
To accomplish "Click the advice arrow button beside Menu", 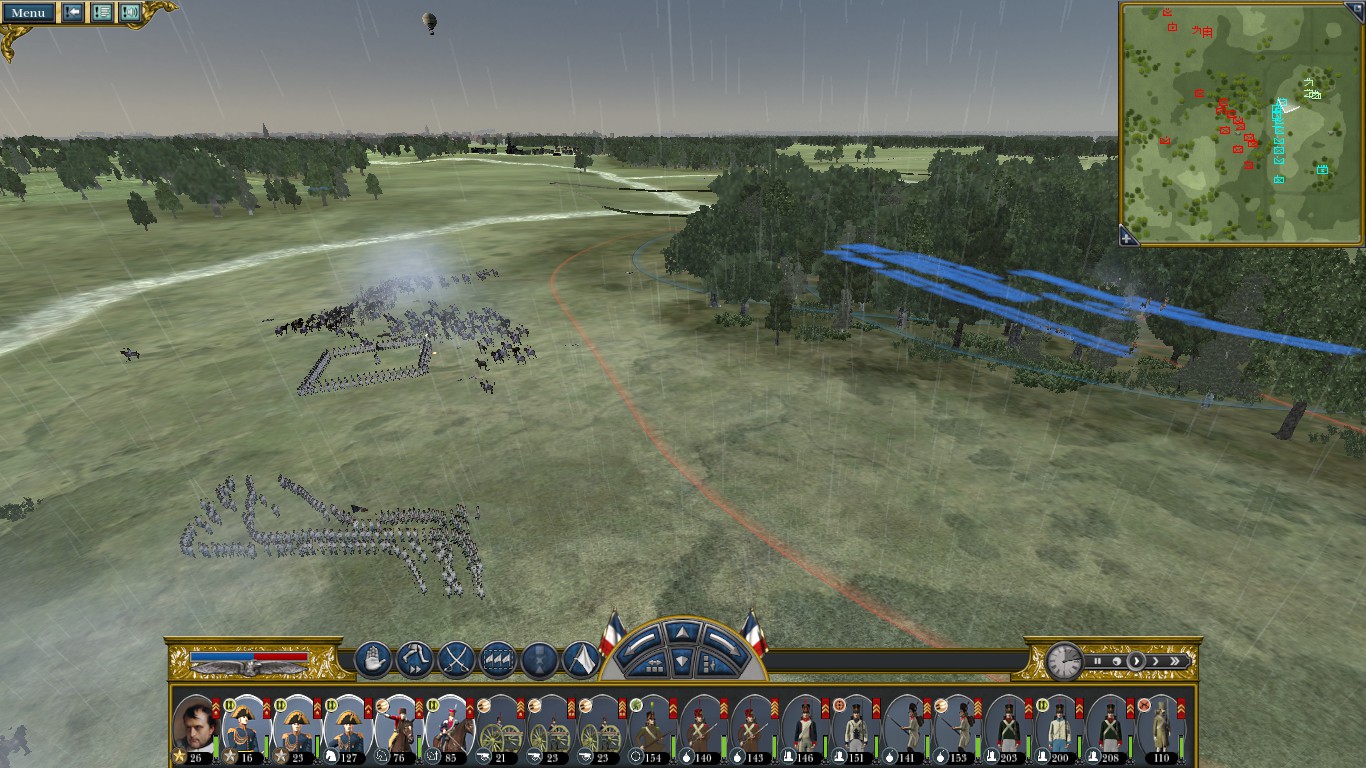I will (73, 13).
